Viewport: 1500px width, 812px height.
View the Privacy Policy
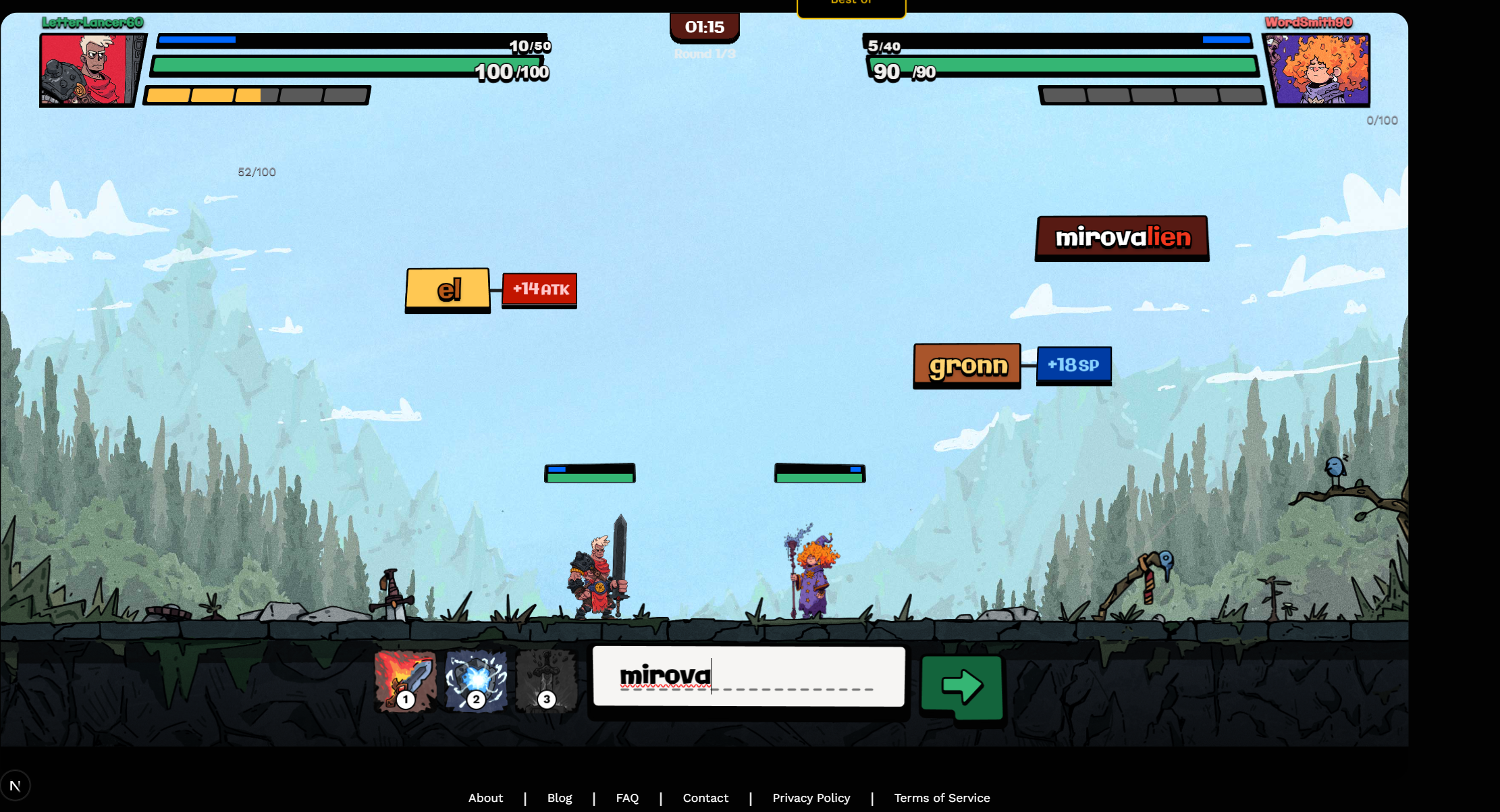pyautogui.click(x=811, y=798)
